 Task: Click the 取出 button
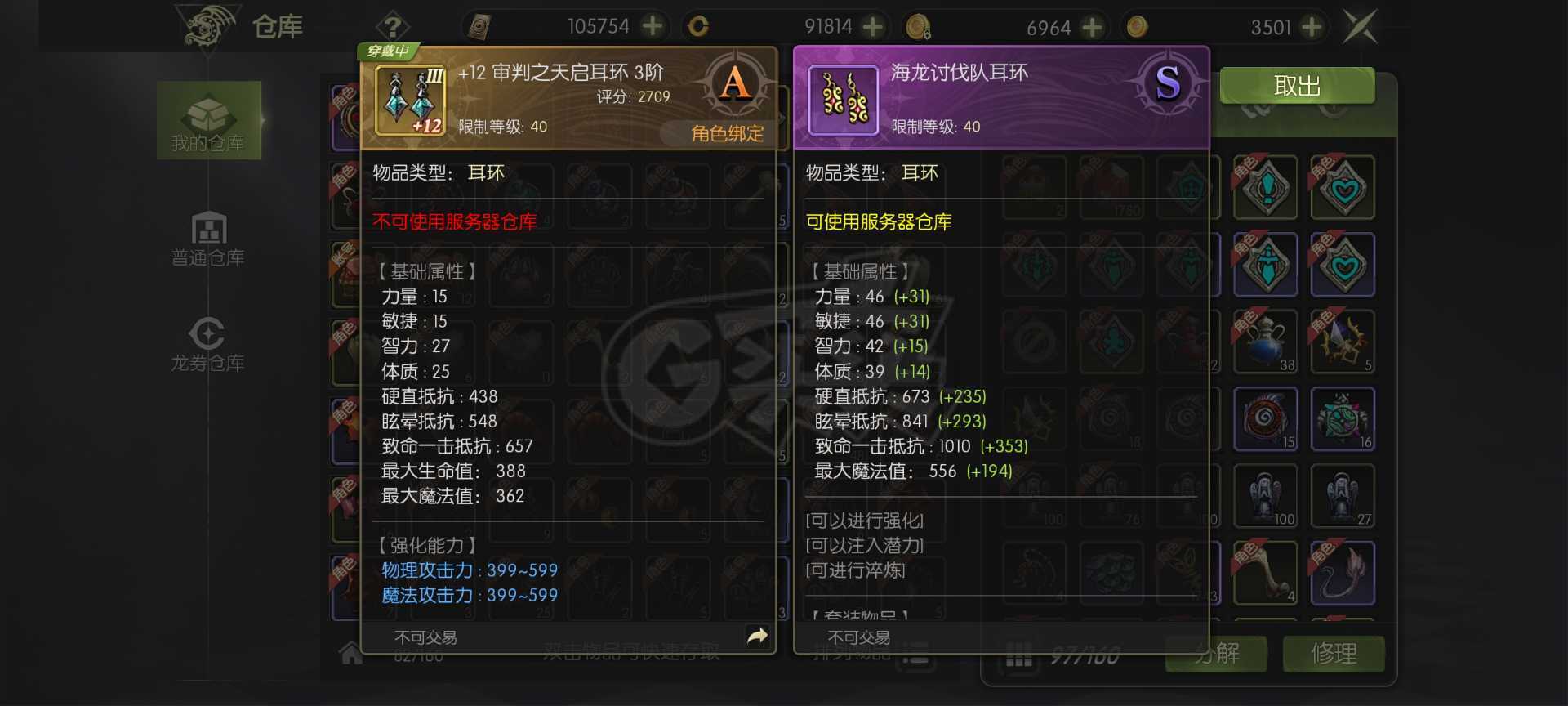click(1296, 87)
